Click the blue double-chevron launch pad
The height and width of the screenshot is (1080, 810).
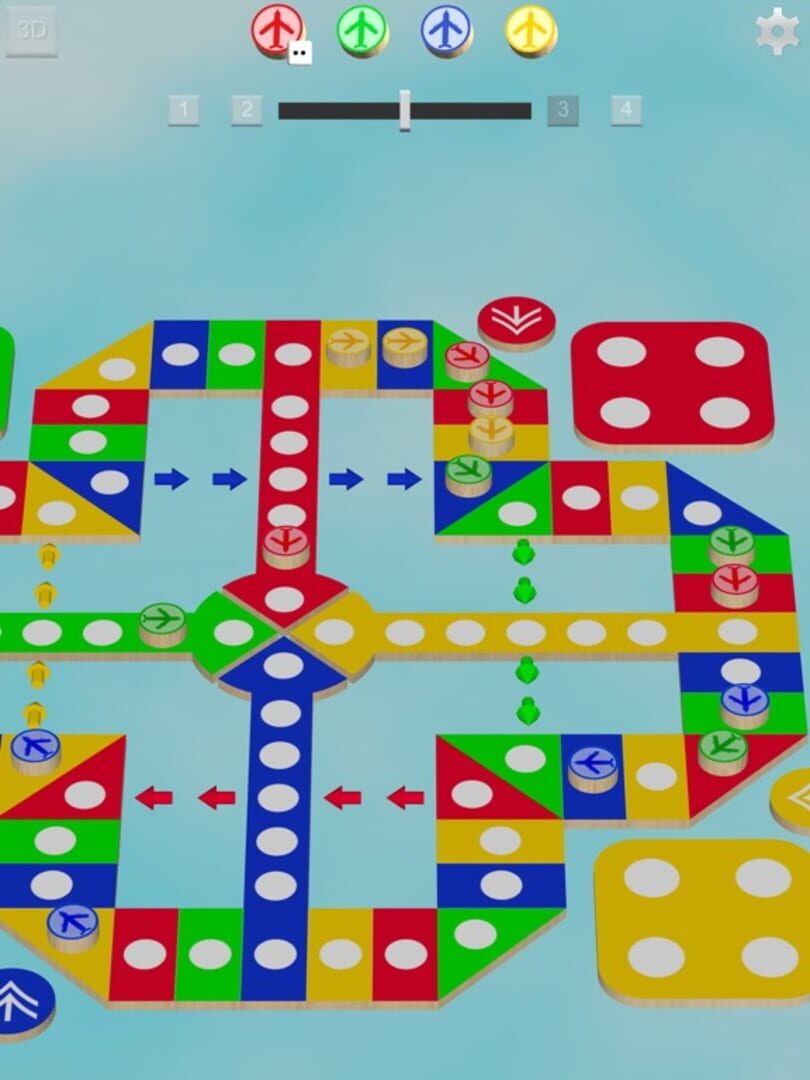pos(22,998)
